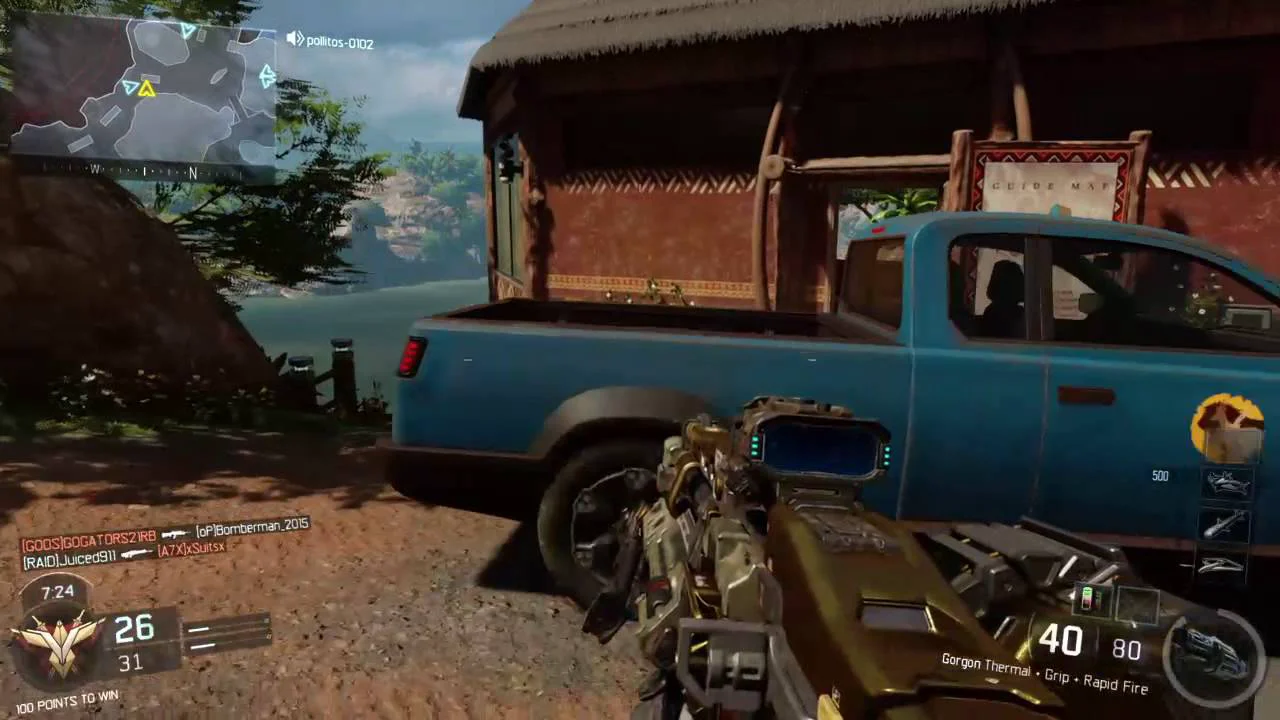Click the compass strip below the minimap
This screenshot has height=720, width=1280.
[x=143, y=171]
